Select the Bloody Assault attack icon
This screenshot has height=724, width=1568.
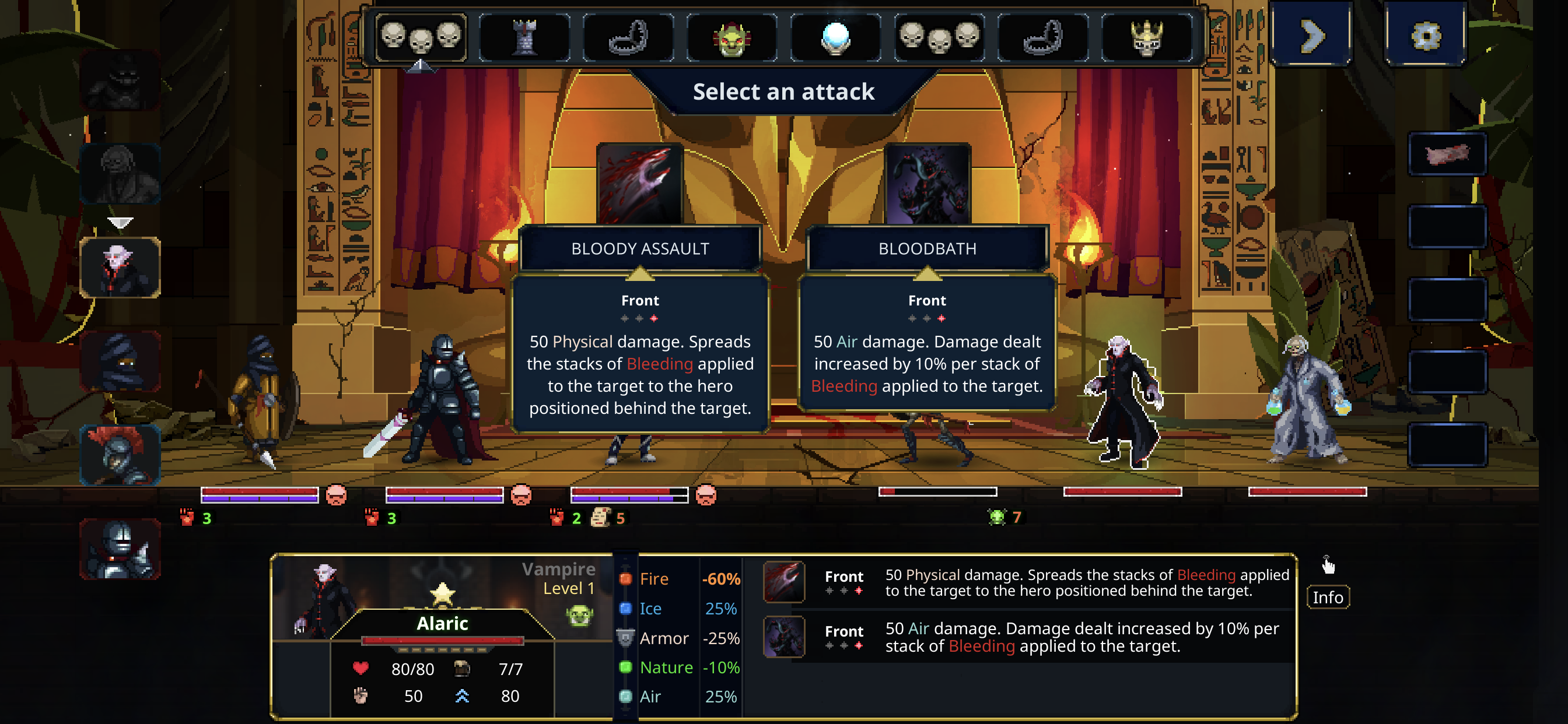[x=640, y=182]
